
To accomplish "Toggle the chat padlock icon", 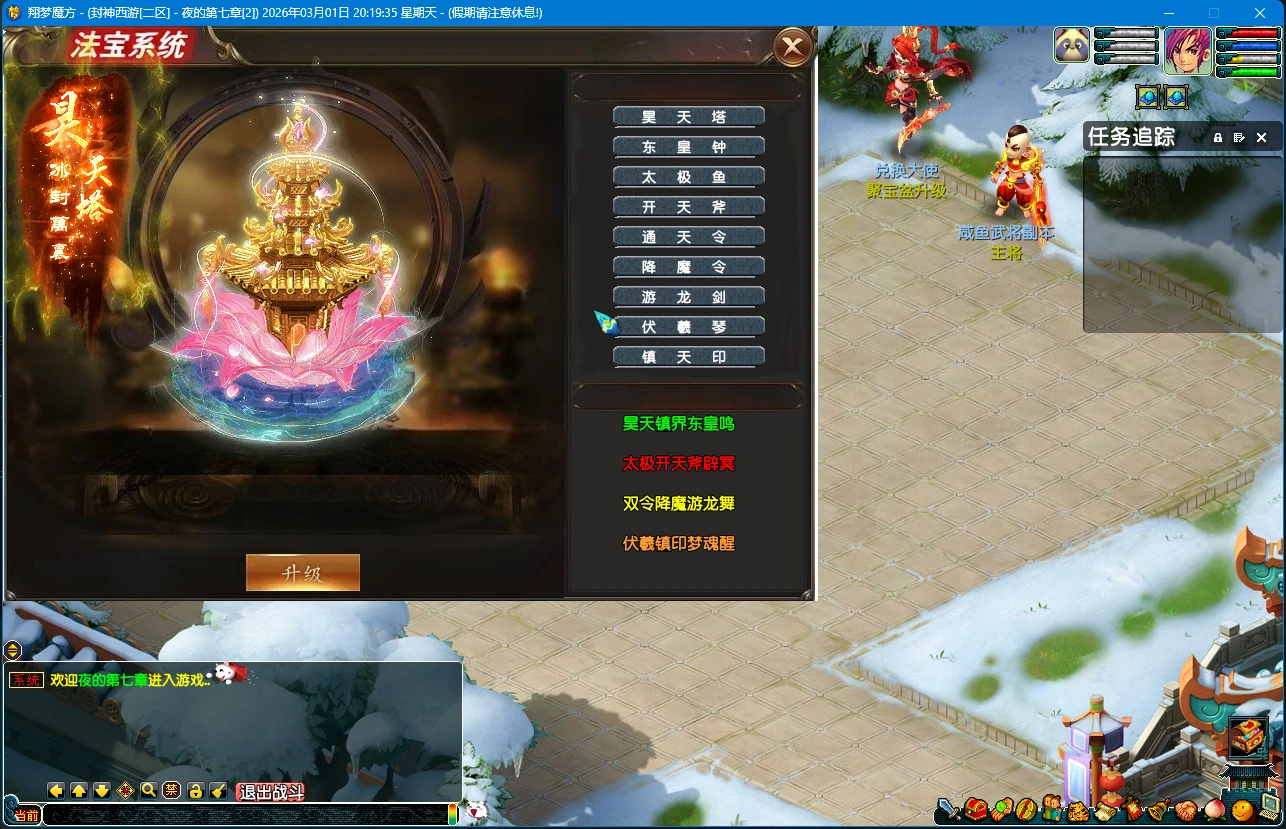I will coord(195,791).
